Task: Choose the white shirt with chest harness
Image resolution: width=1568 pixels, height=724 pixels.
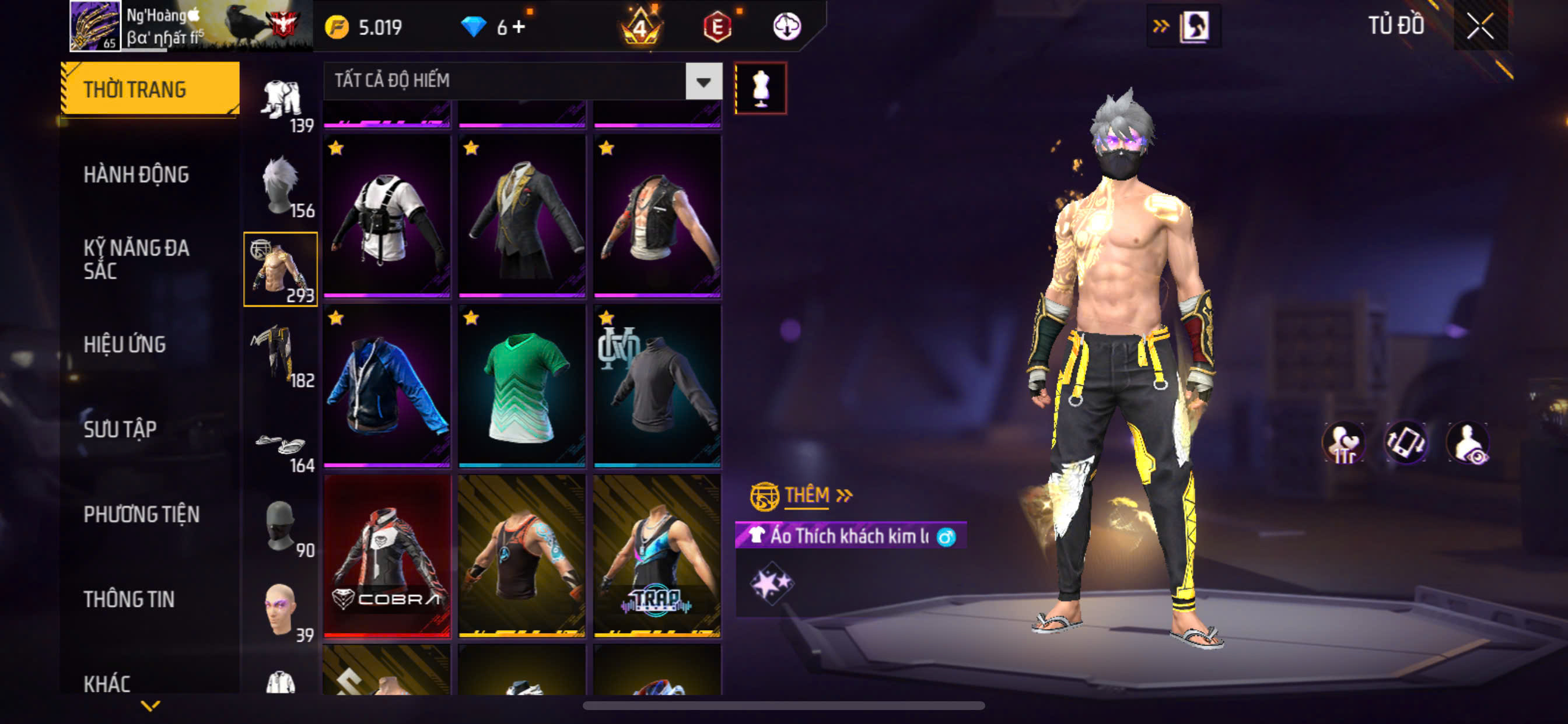Action: pos(387,216)
